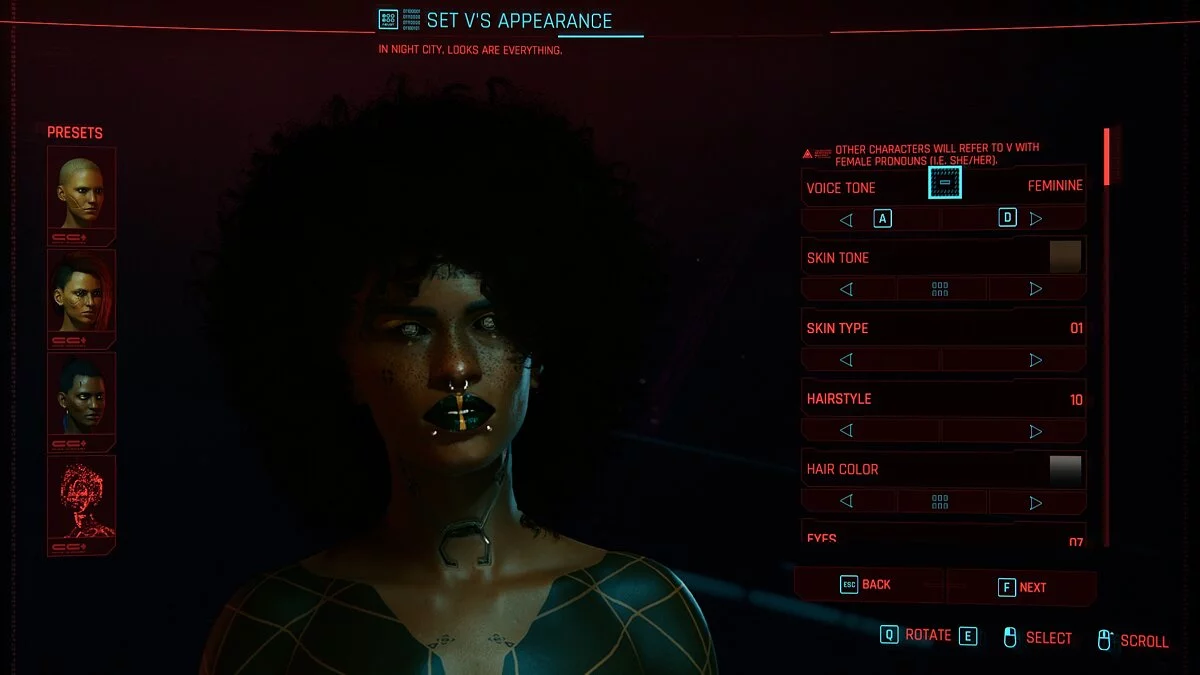Choose the red-haired mohawk preset
This screenshot has height=675, width=1200.
tap(81, 293)
